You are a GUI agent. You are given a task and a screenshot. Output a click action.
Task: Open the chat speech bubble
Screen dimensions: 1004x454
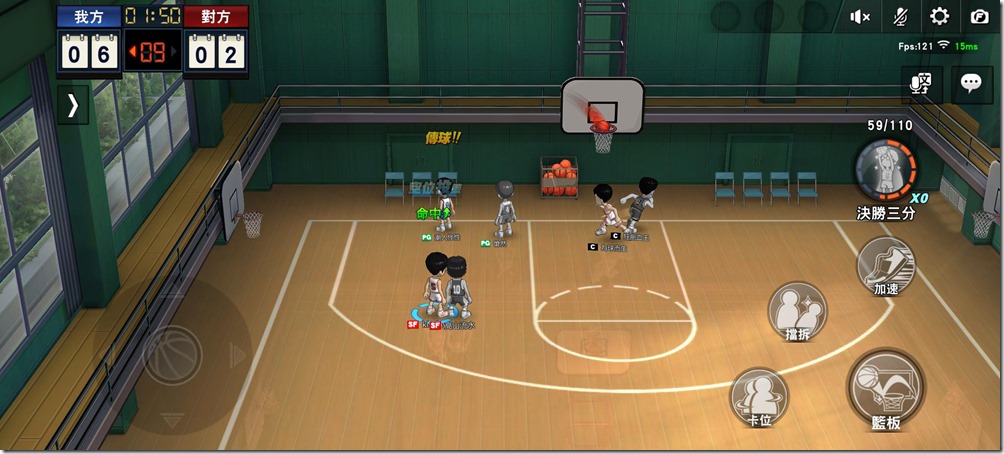(x=971, y=84)
